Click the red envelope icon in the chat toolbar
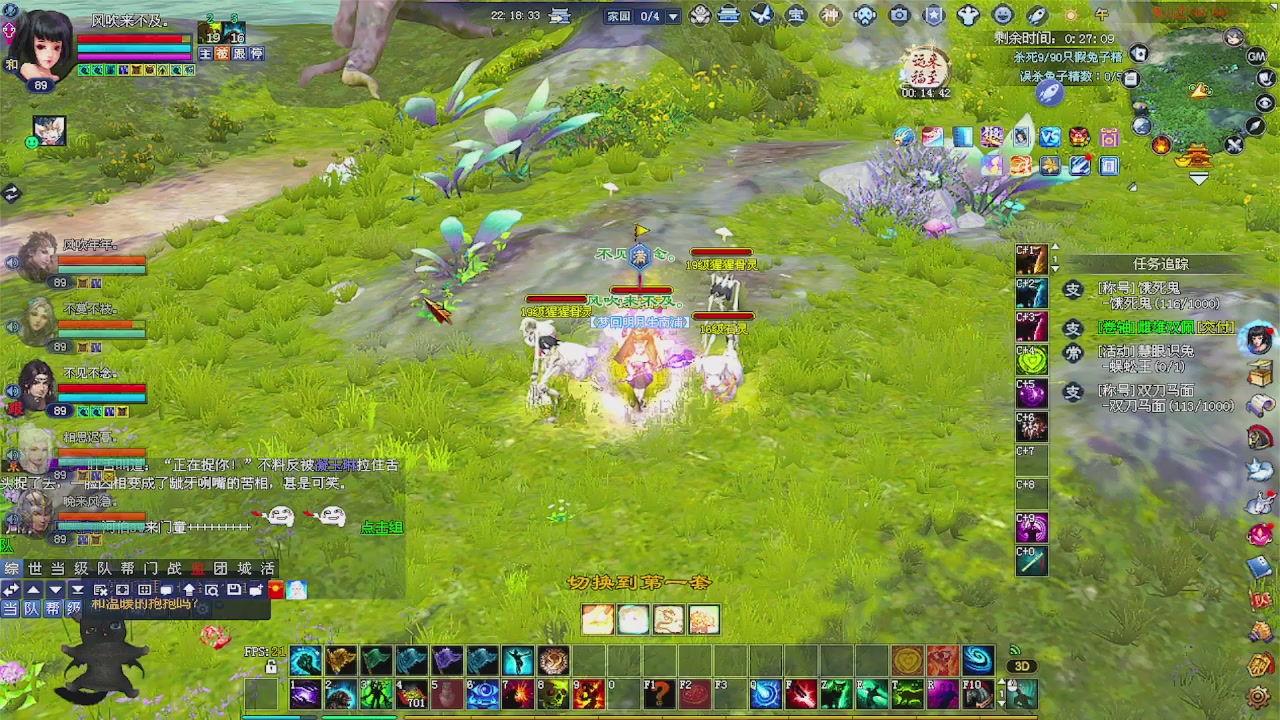This screenshot has width=1280, height=720. tap(276, 589)
